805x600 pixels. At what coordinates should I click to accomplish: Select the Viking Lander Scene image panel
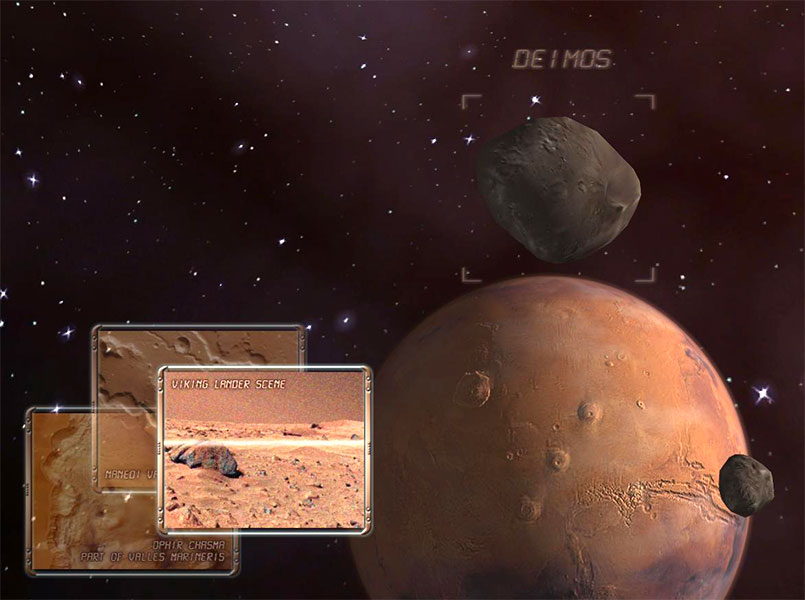(x=264, y=448)
